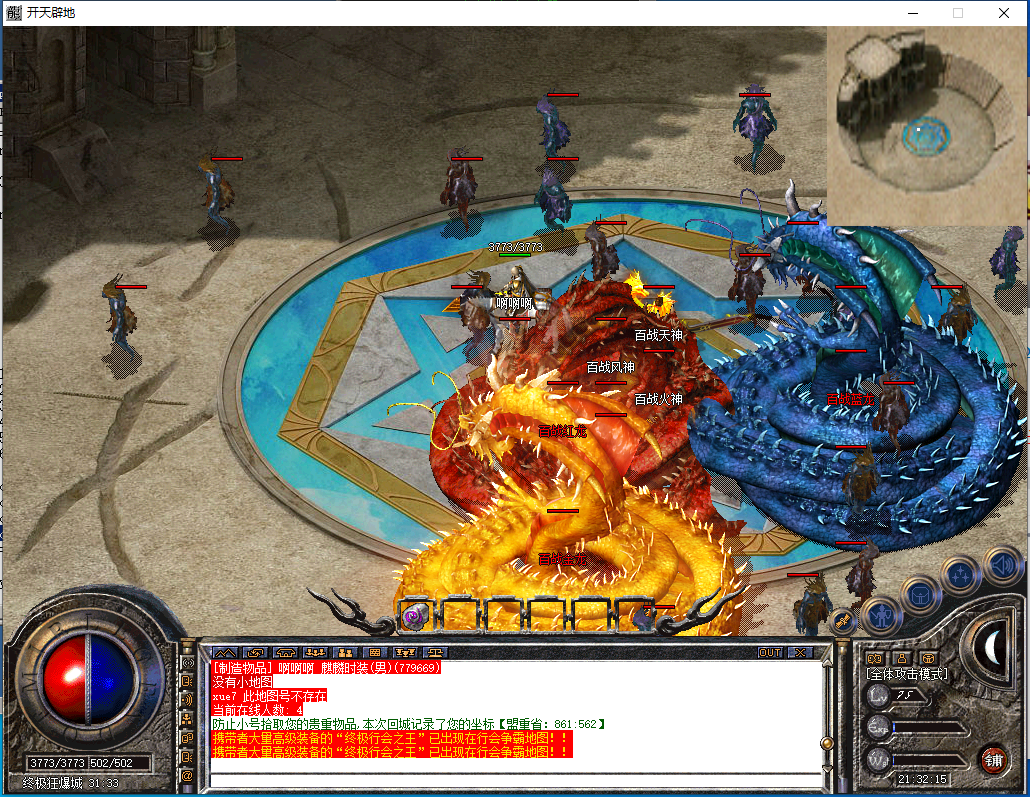Open the red 铺 shop button
The width and height of the screenshot is (1030, 797).
click(993, 759)
